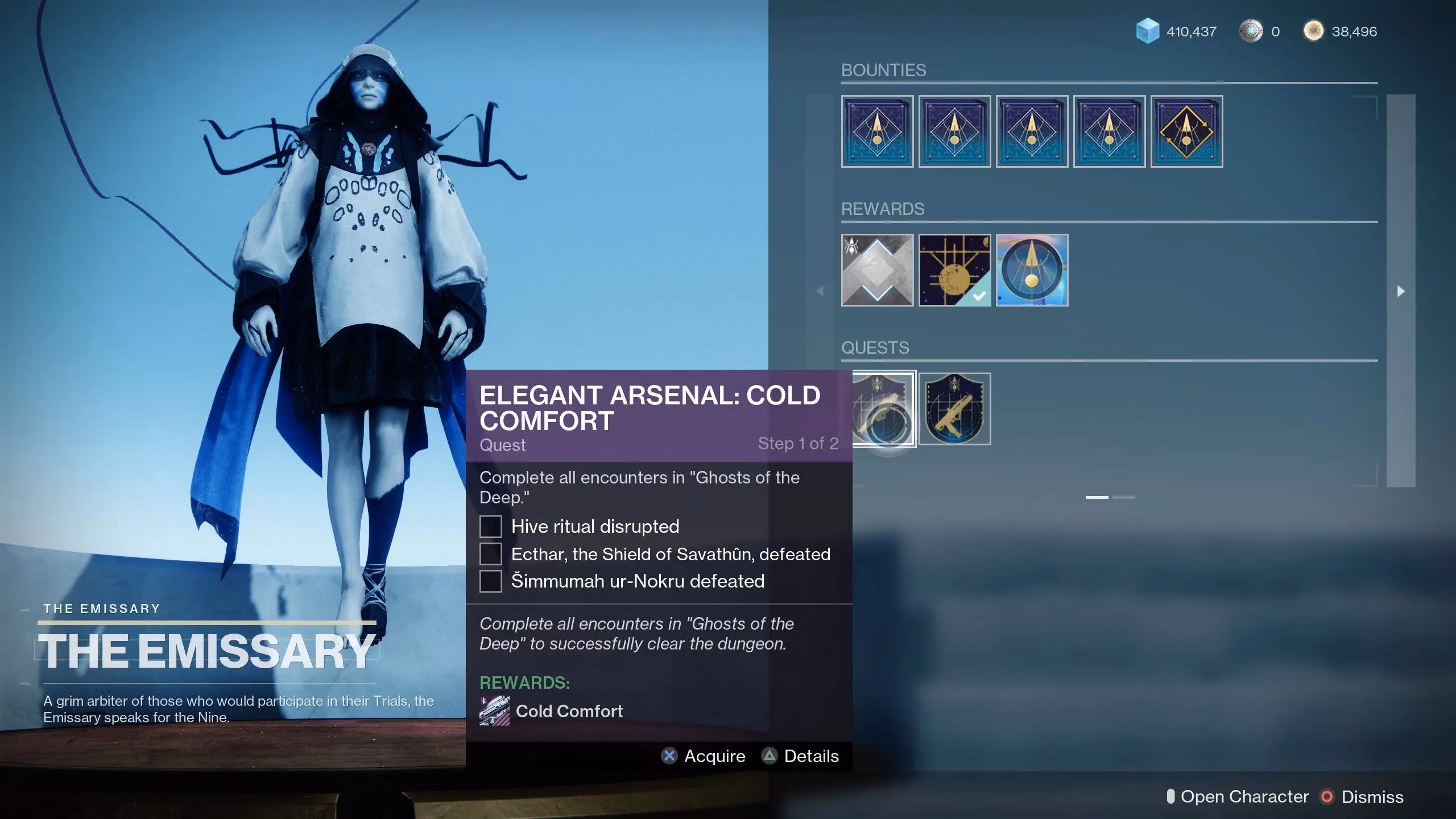1456x819 pixels.
Task: Select the quest with the gold gun icon
Action: [954, 409]
